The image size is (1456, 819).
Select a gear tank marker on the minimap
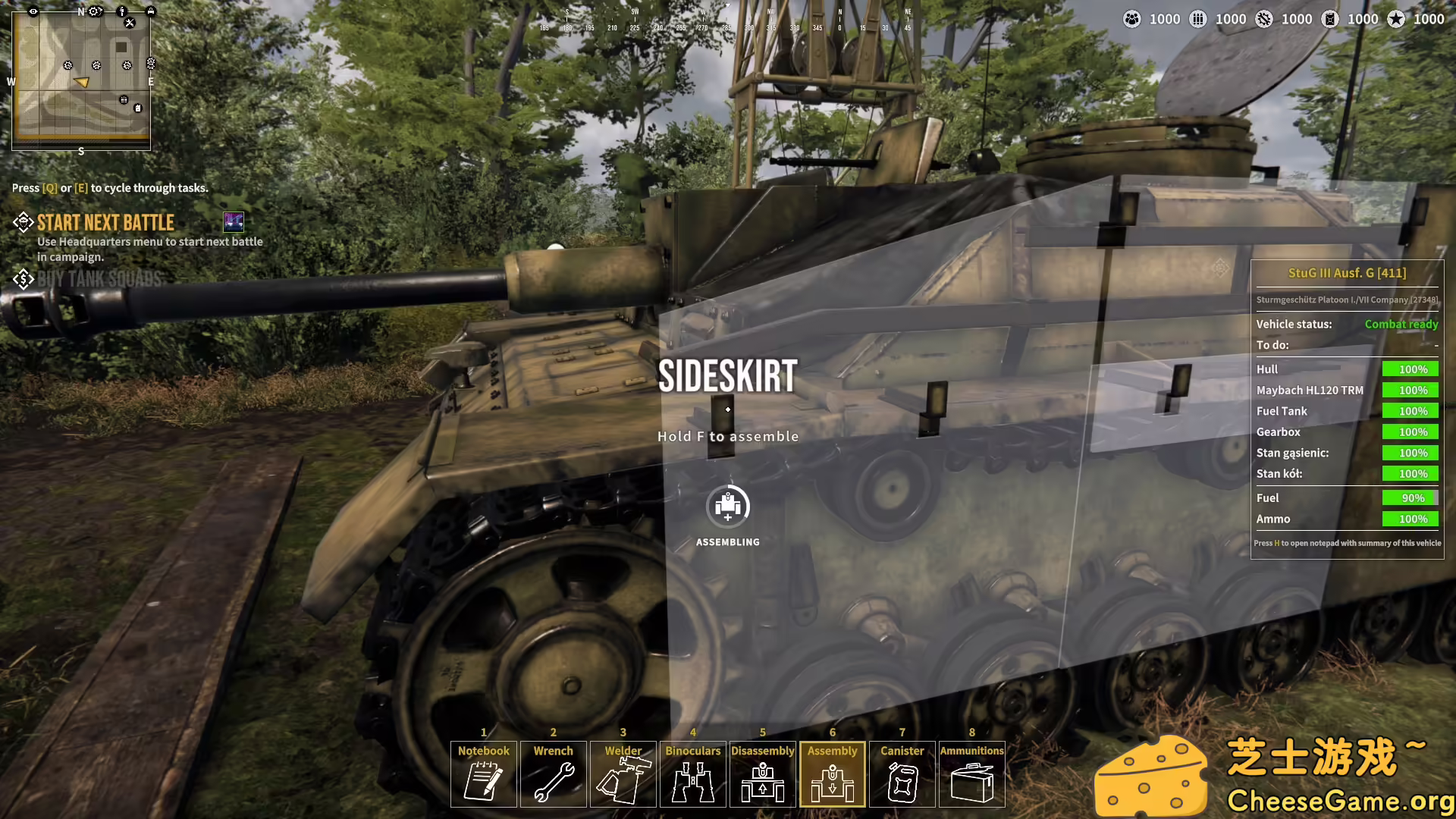pyautogui.click(x=67, y=65)
